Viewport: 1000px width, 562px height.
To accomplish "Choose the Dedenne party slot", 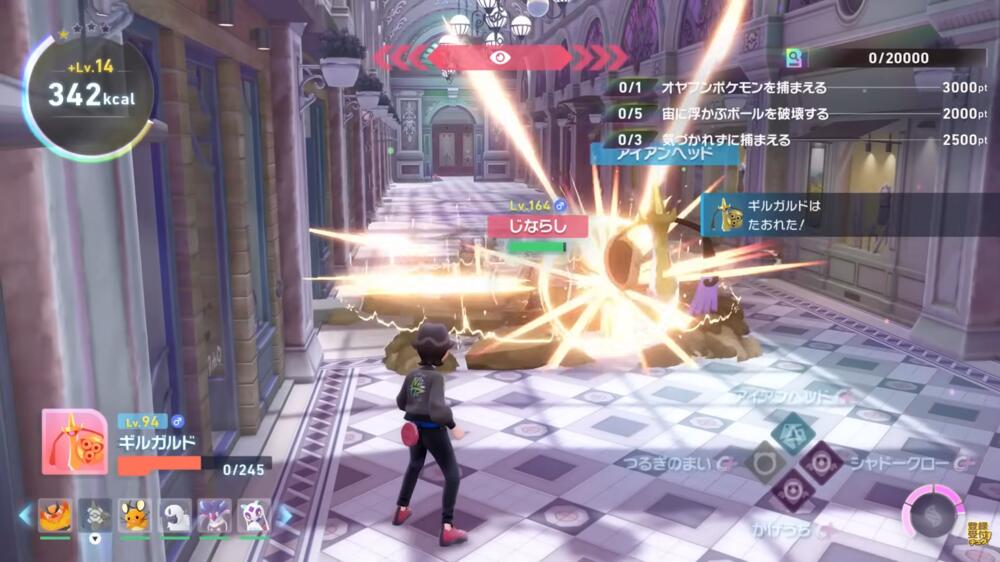I will point(134,516).
